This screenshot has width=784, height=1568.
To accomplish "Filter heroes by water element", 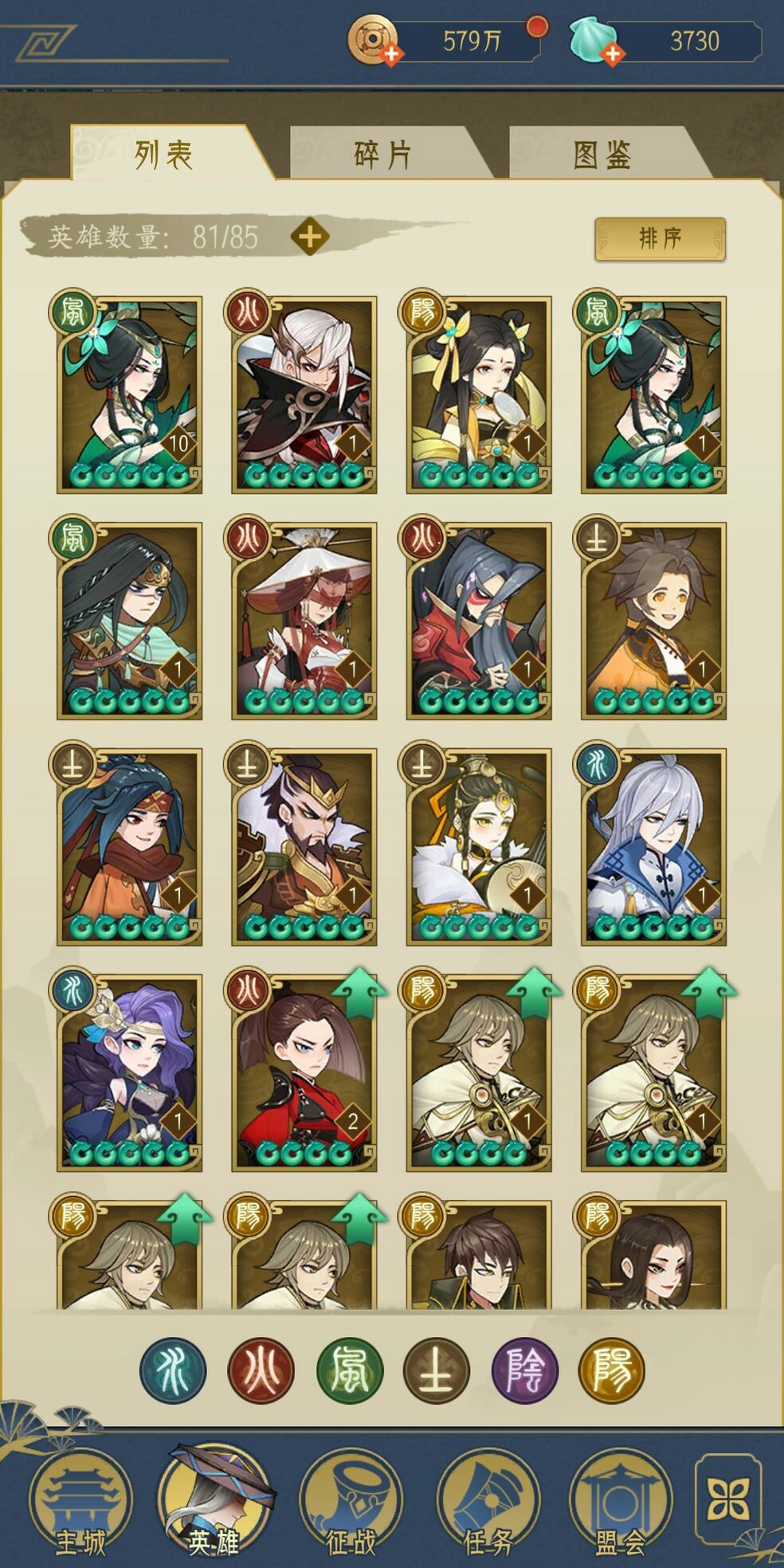I will pyautogui.click(x=173, y=1370).
